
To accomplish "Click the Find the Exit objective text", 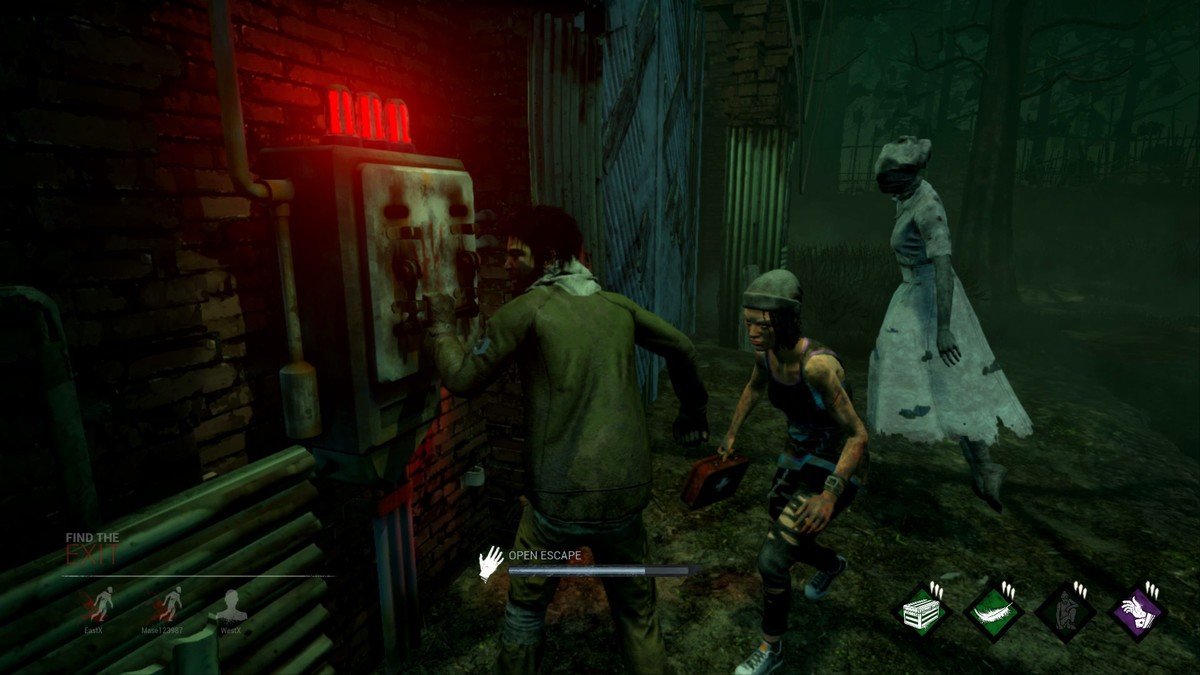I will pos(93,546).
